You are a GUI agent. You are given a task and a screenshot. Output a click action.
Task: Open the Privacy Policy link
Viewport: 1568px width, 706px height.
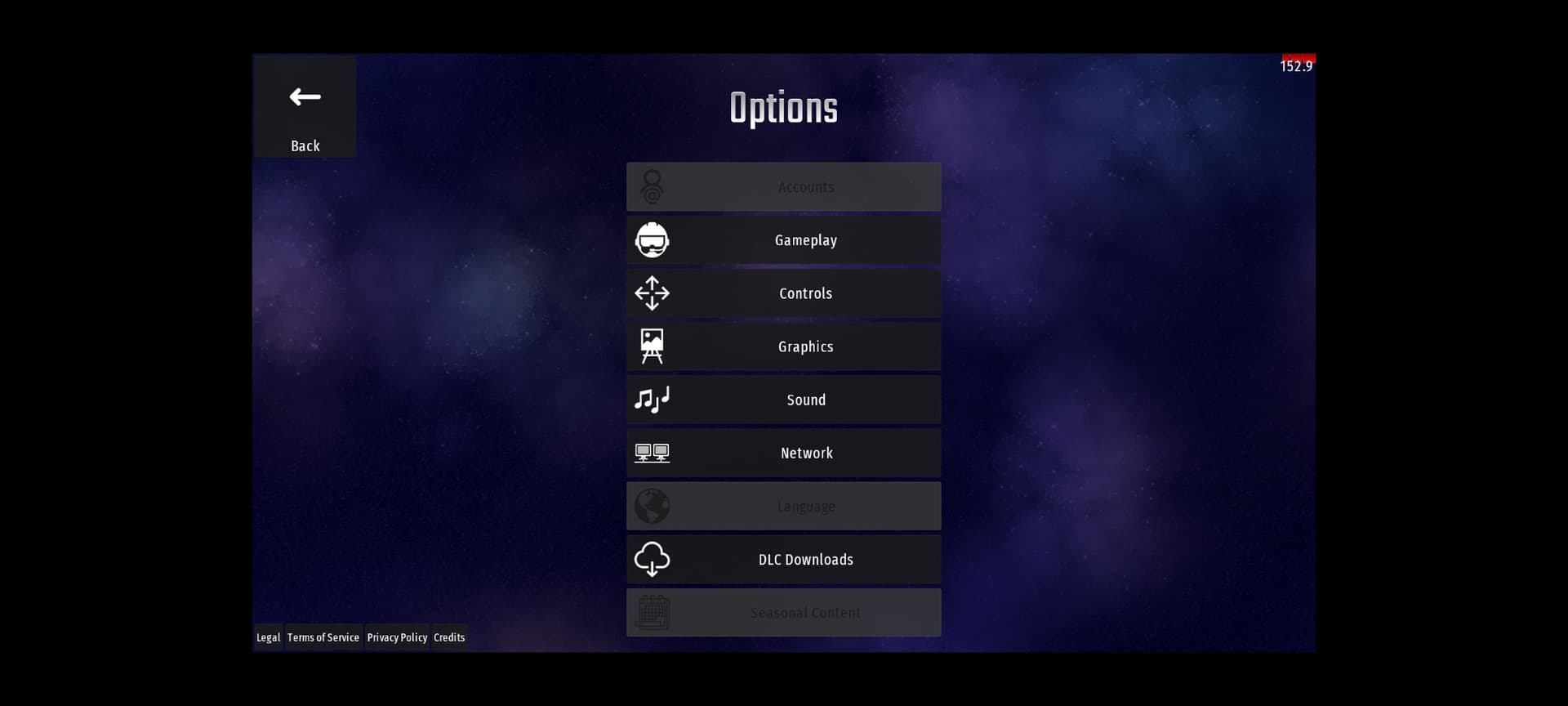[397, 637]
